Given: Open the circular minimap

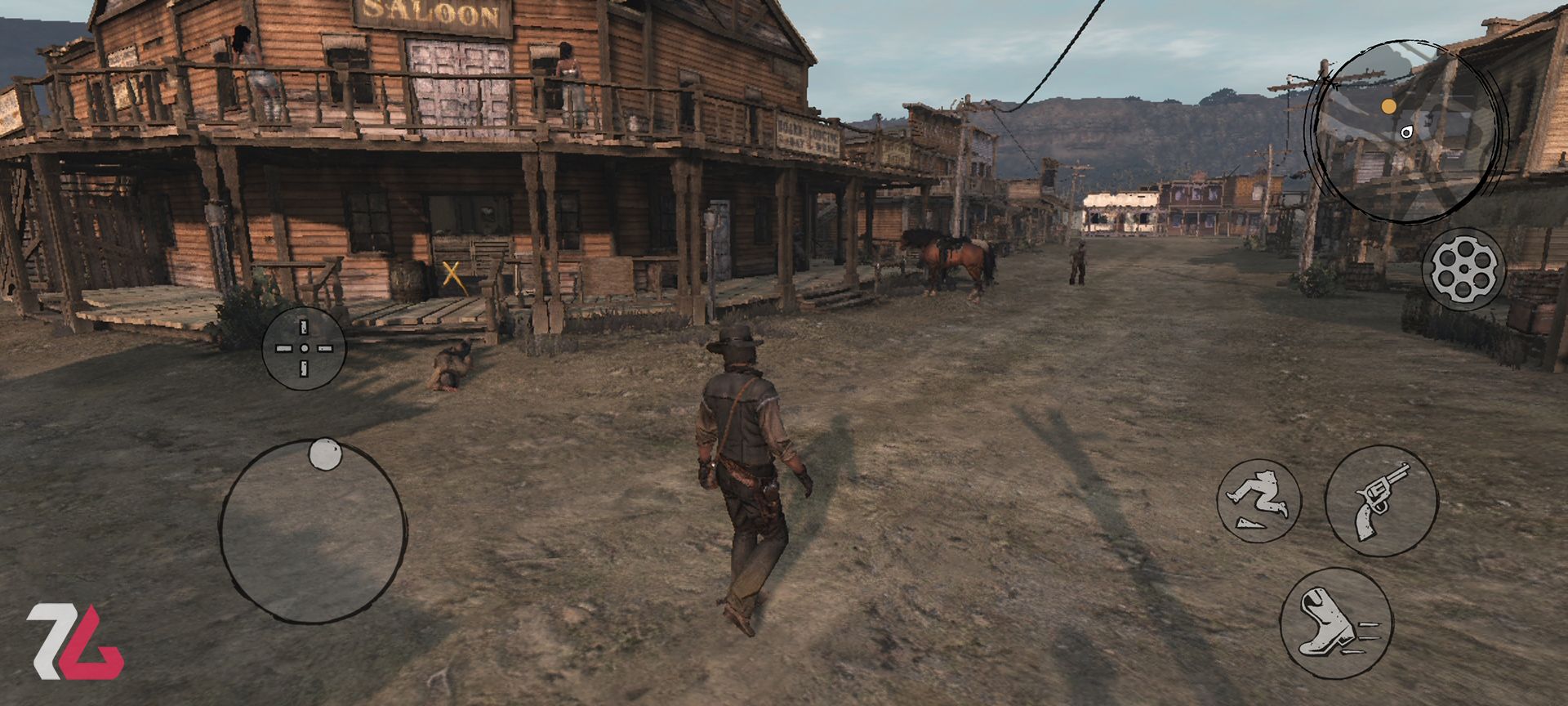Looking at the screenshot, I should click(x=1405, y=132).
